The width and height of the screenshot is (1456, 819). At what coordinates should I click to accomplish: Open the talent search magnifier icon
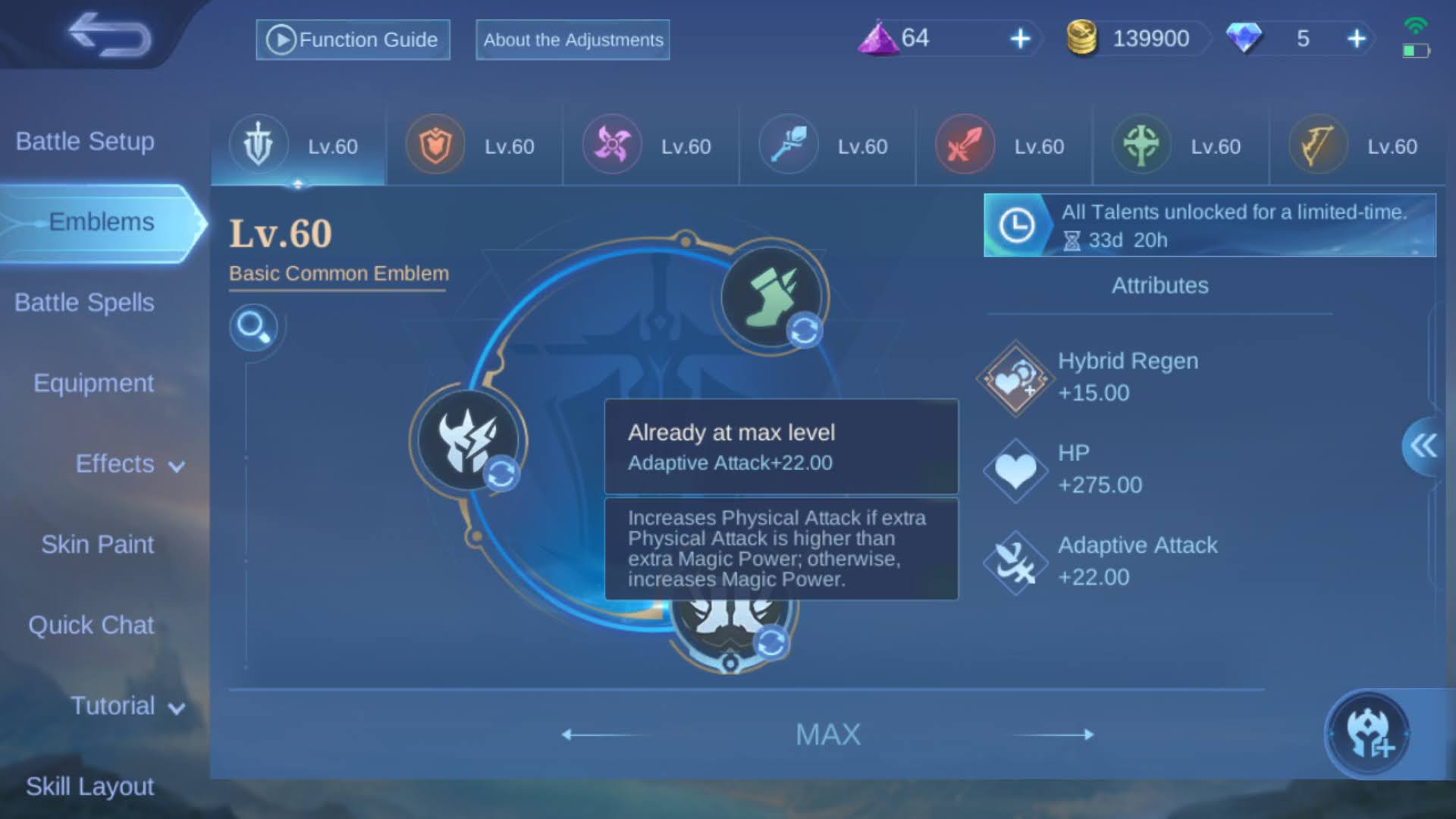pos(256,328)
